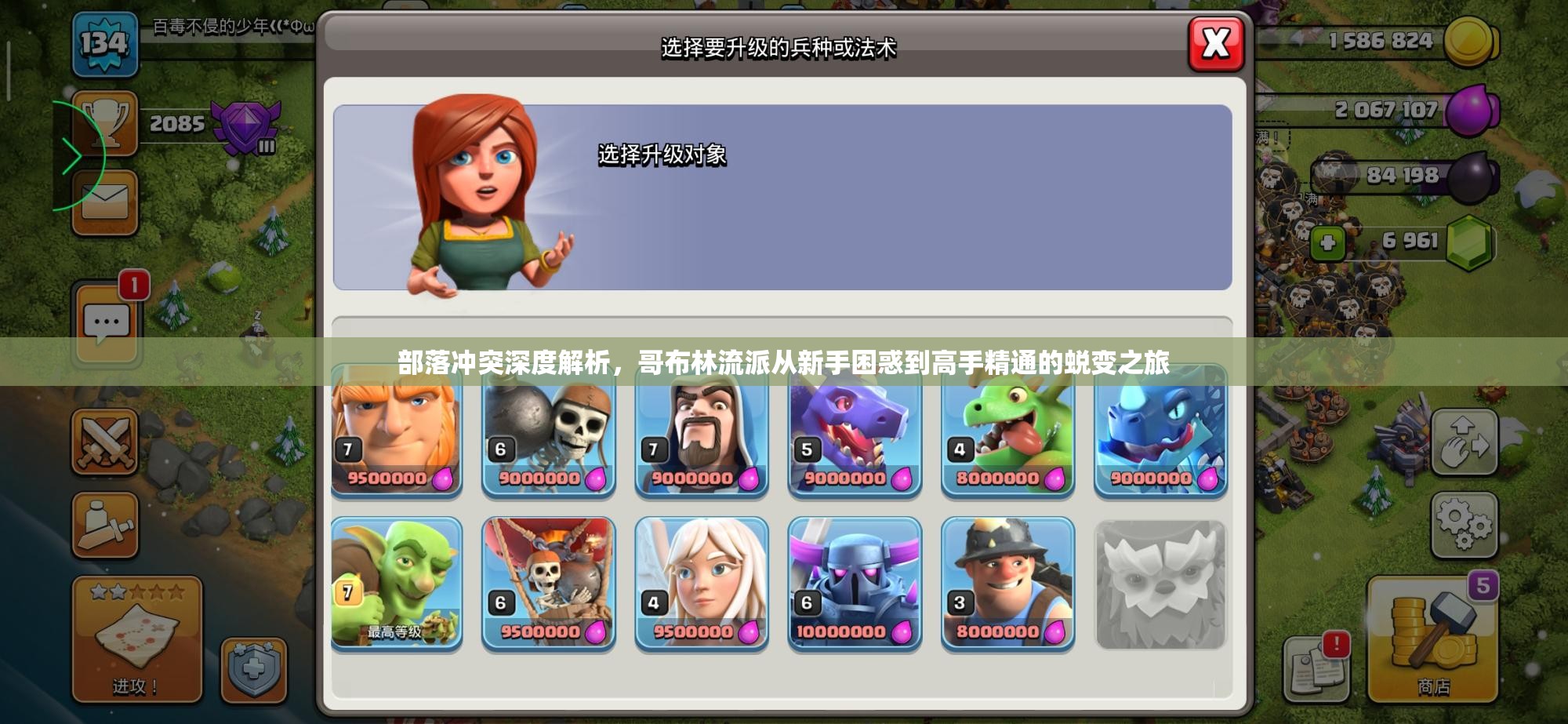Image resolution: width=1568 pixels, height=724 pixels.
Task: Choose the Balloon troop upgrade
Action: tap(549, 583)
